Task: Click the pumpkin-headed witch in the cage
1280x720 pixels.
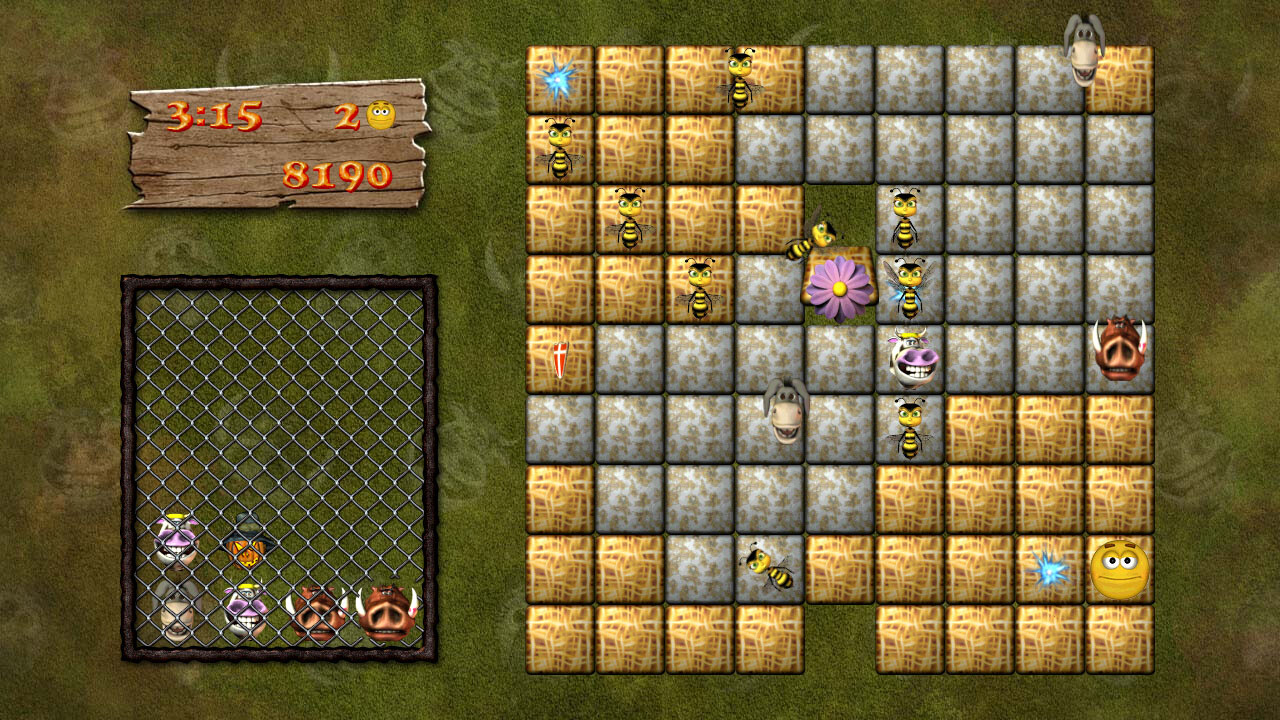Action: pyautogui.click(x=248, y=555)
